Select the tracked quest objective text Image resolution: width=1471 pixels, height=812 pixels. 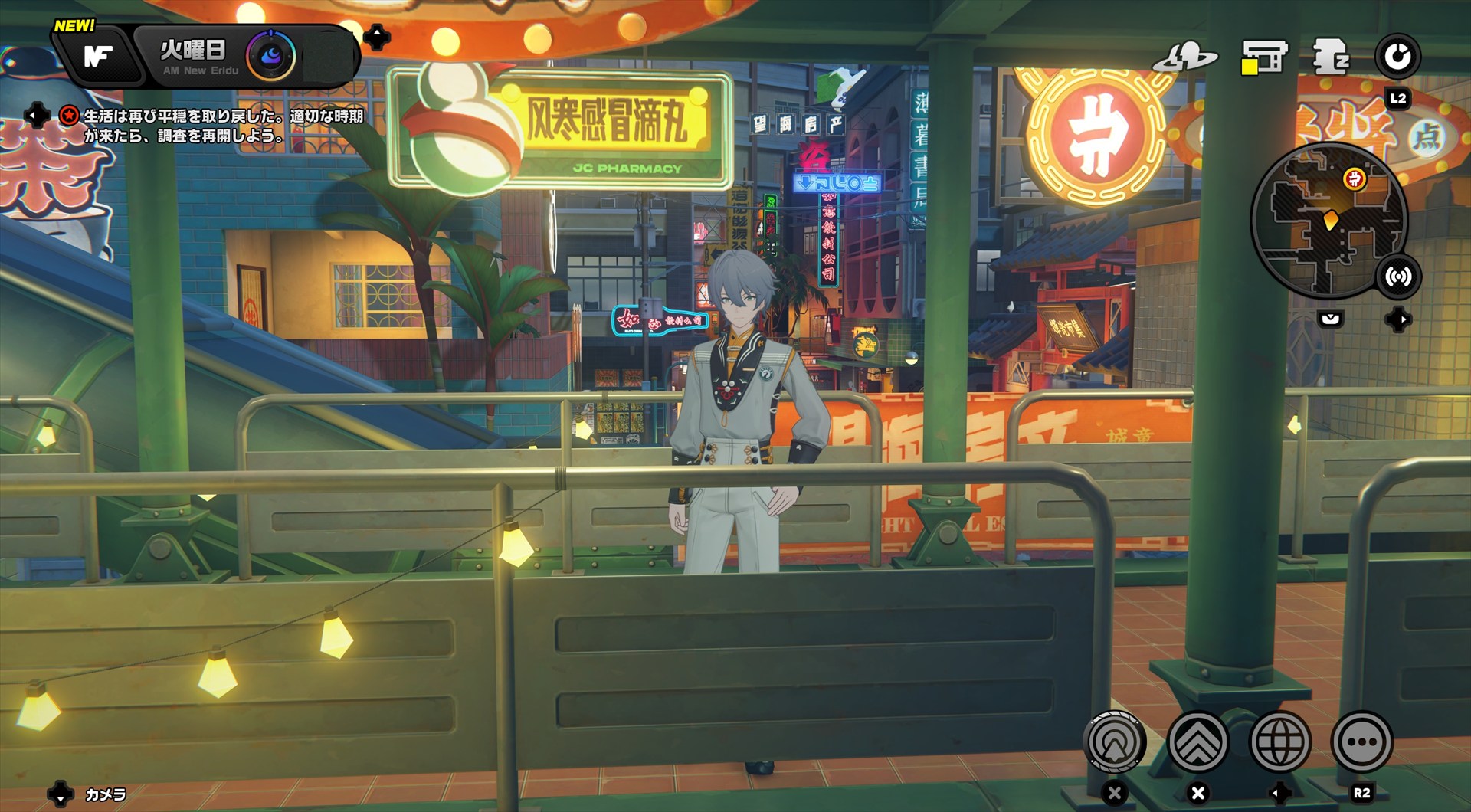pyautogui.click(x=222, y=126)
